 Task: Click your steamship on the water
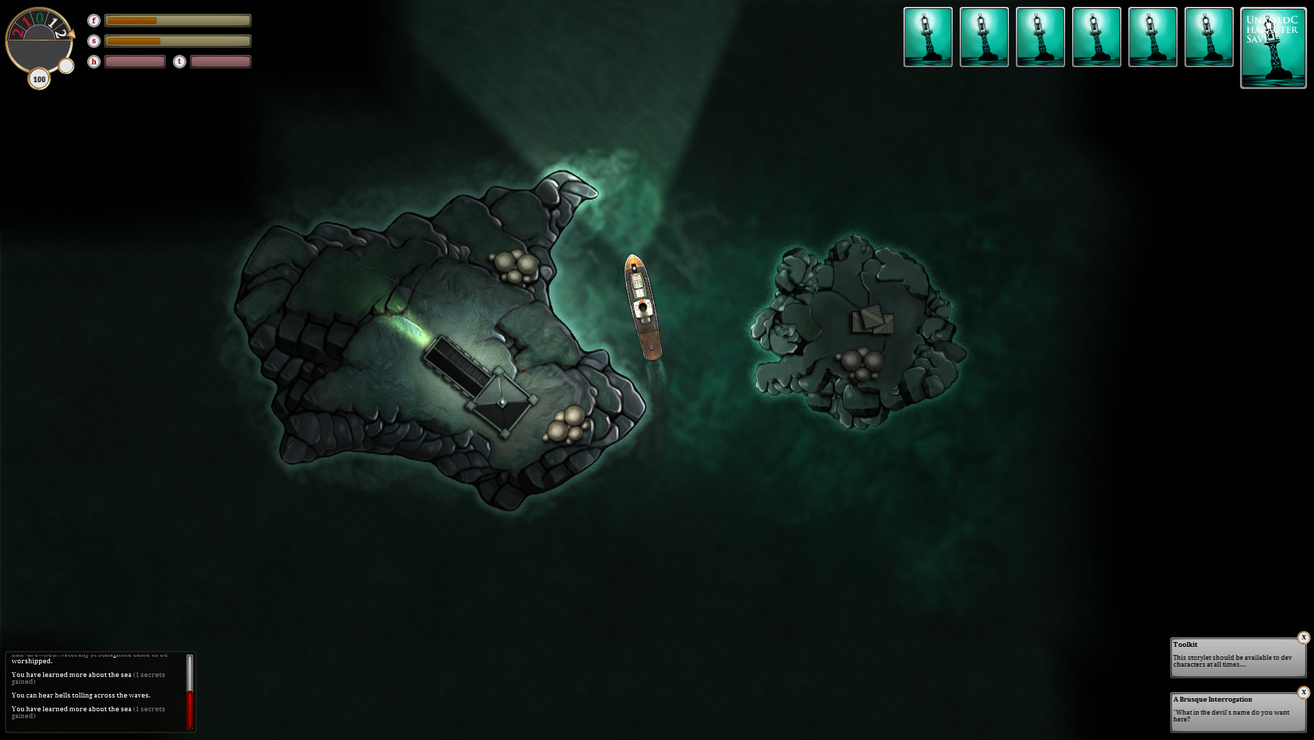(x=640, y=305)
